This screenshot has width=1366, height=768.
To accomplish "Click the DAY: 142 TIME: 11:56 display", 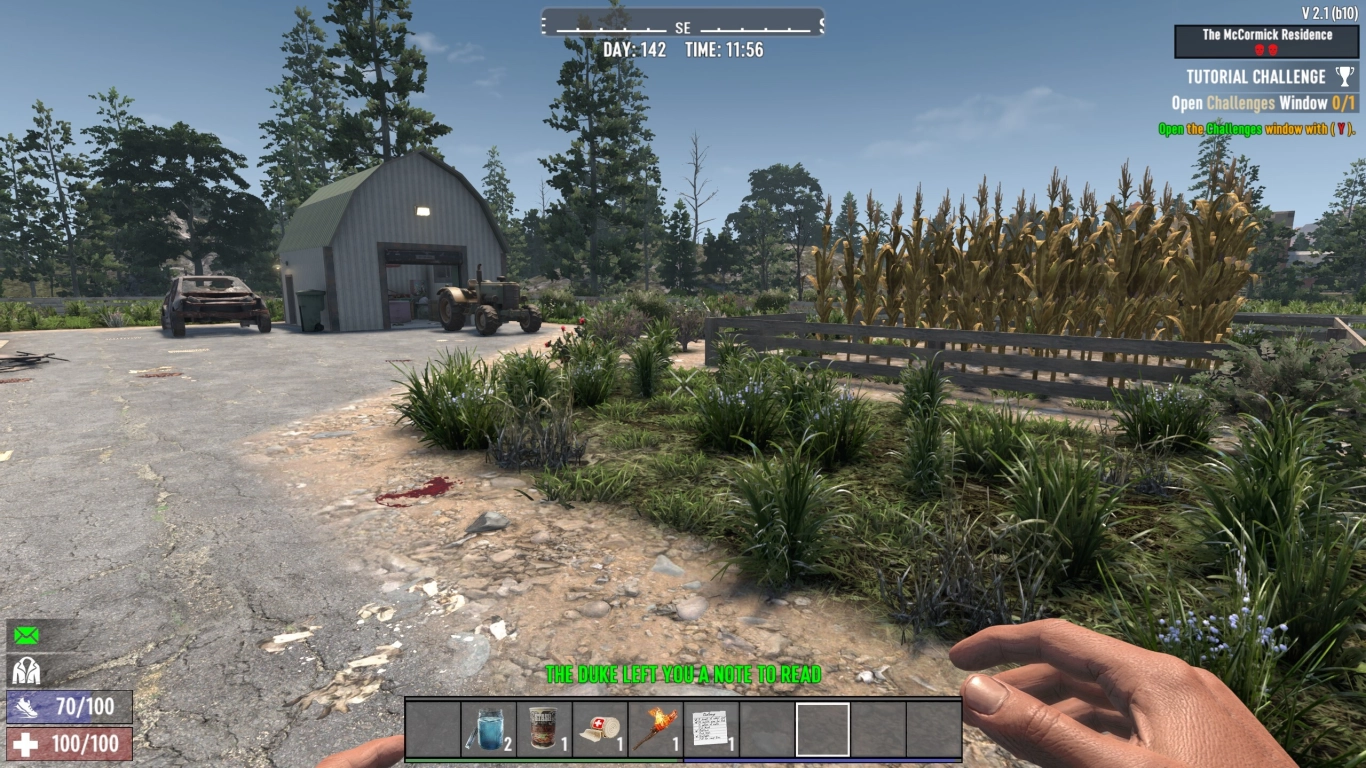I will tap(683, 50).
